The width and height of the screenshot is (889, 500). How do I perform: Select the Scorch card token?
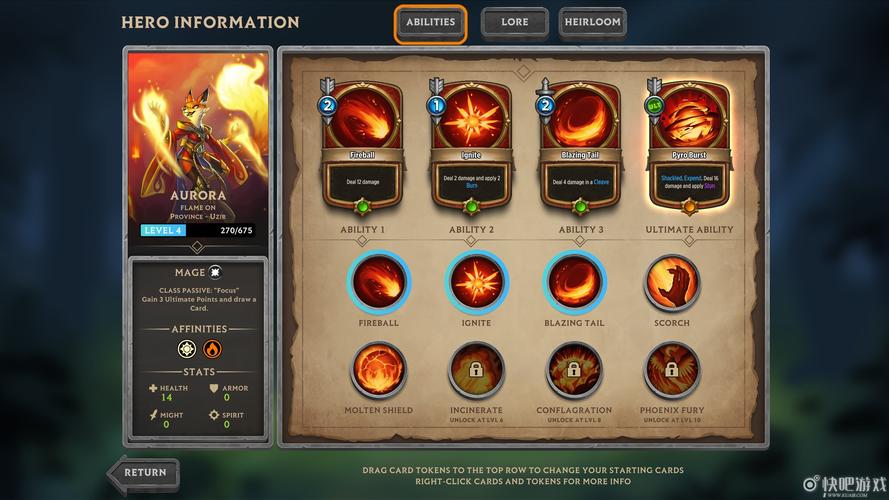[672, 281]
